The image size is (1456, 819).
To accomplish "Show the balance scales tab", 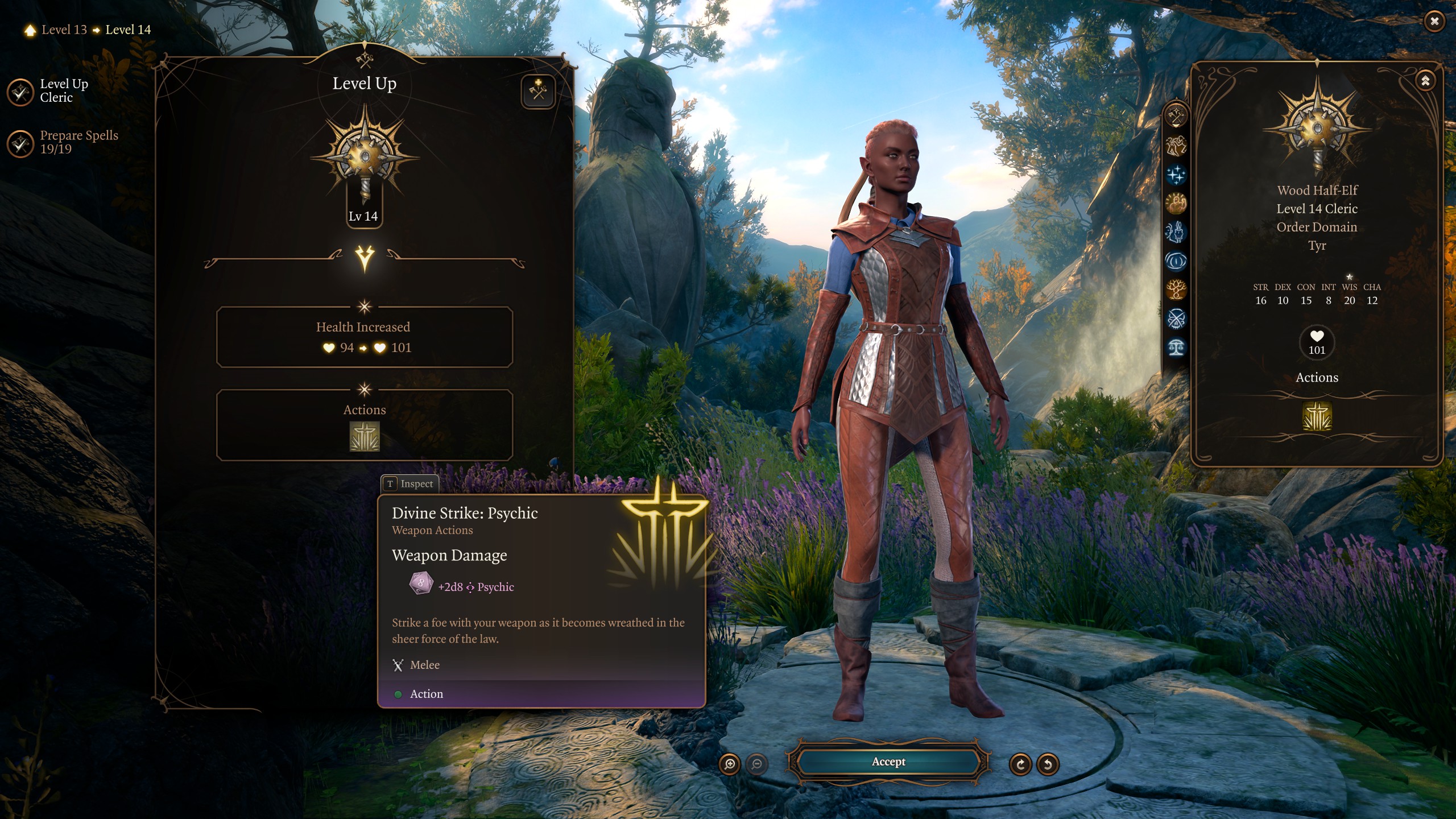I will (x=1176, y=348).
